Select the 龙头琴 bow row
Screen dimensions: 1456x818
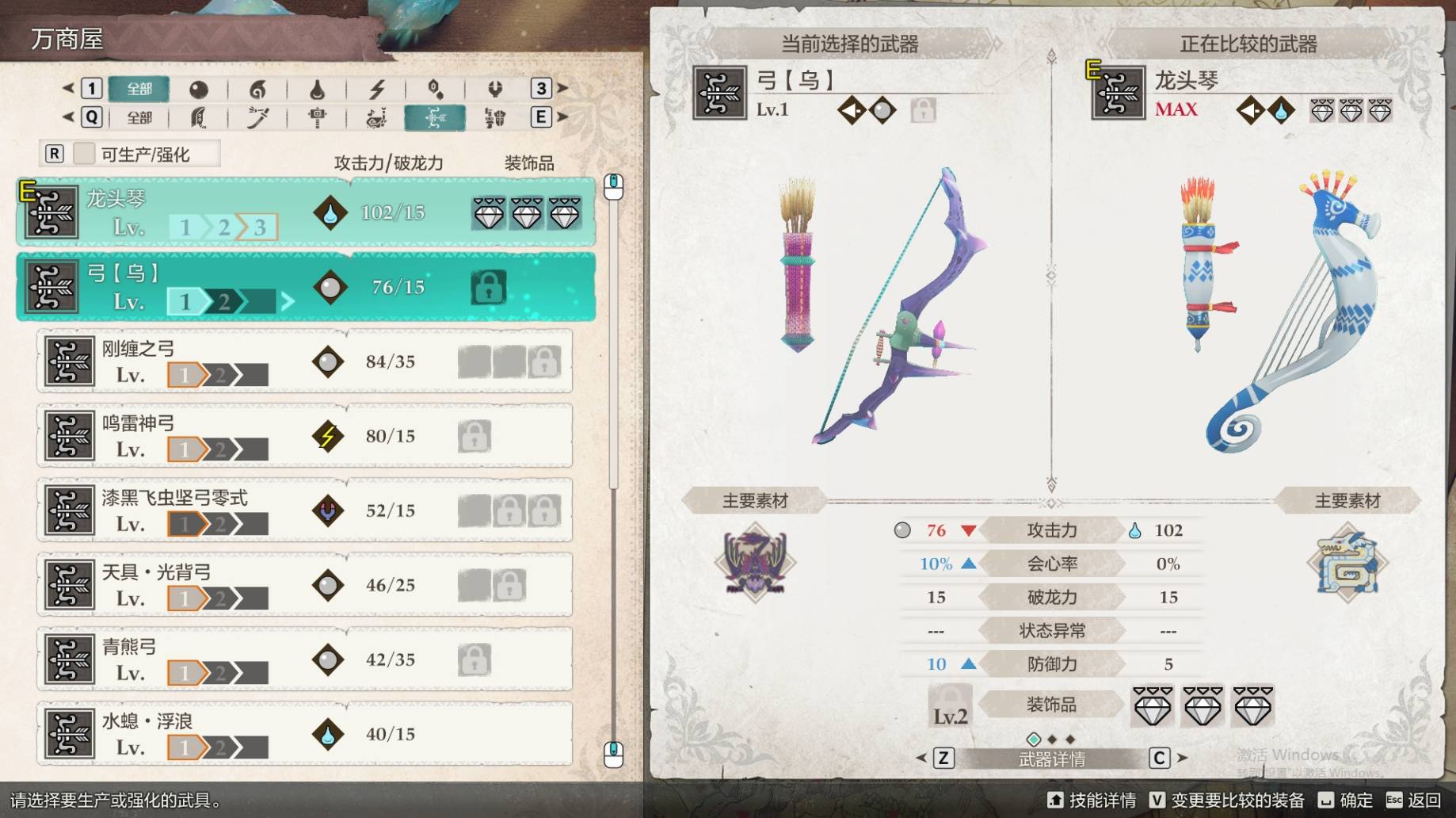pos(305,212)
